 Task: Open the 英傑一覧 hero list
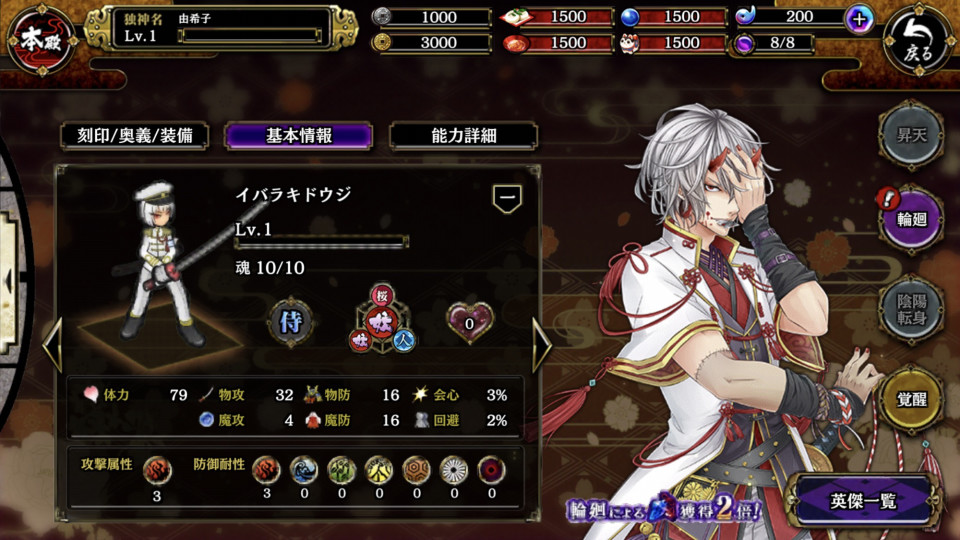click(864, 501)
